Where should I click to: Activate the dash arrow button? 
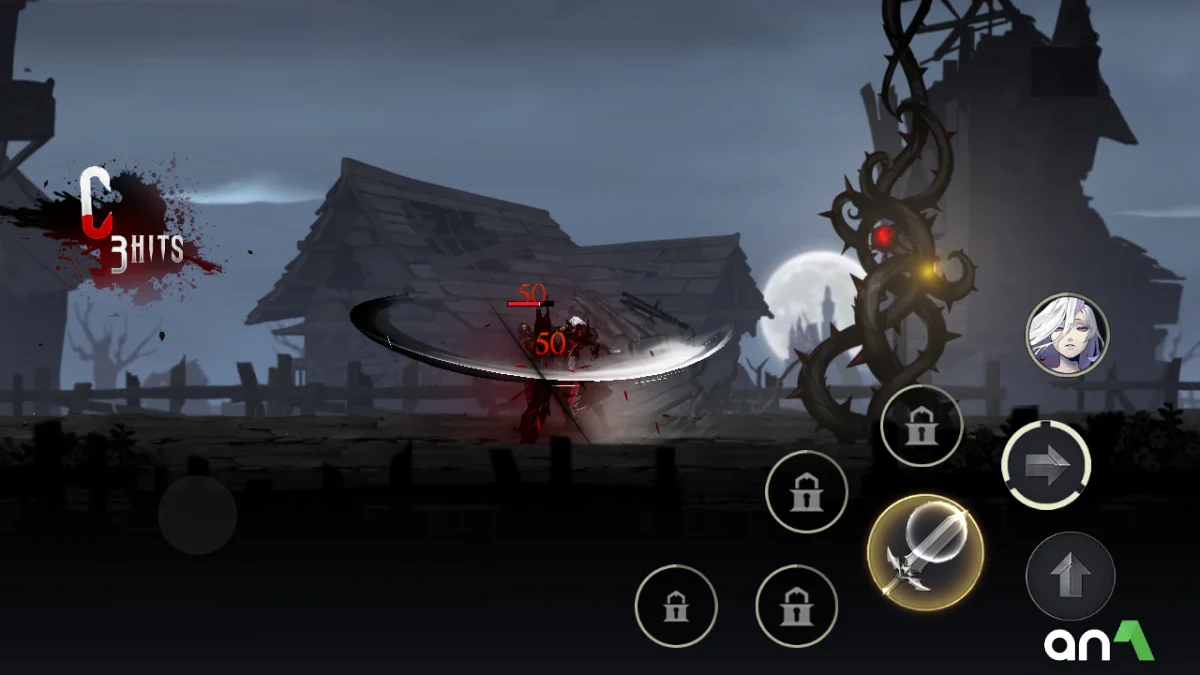1046,466
